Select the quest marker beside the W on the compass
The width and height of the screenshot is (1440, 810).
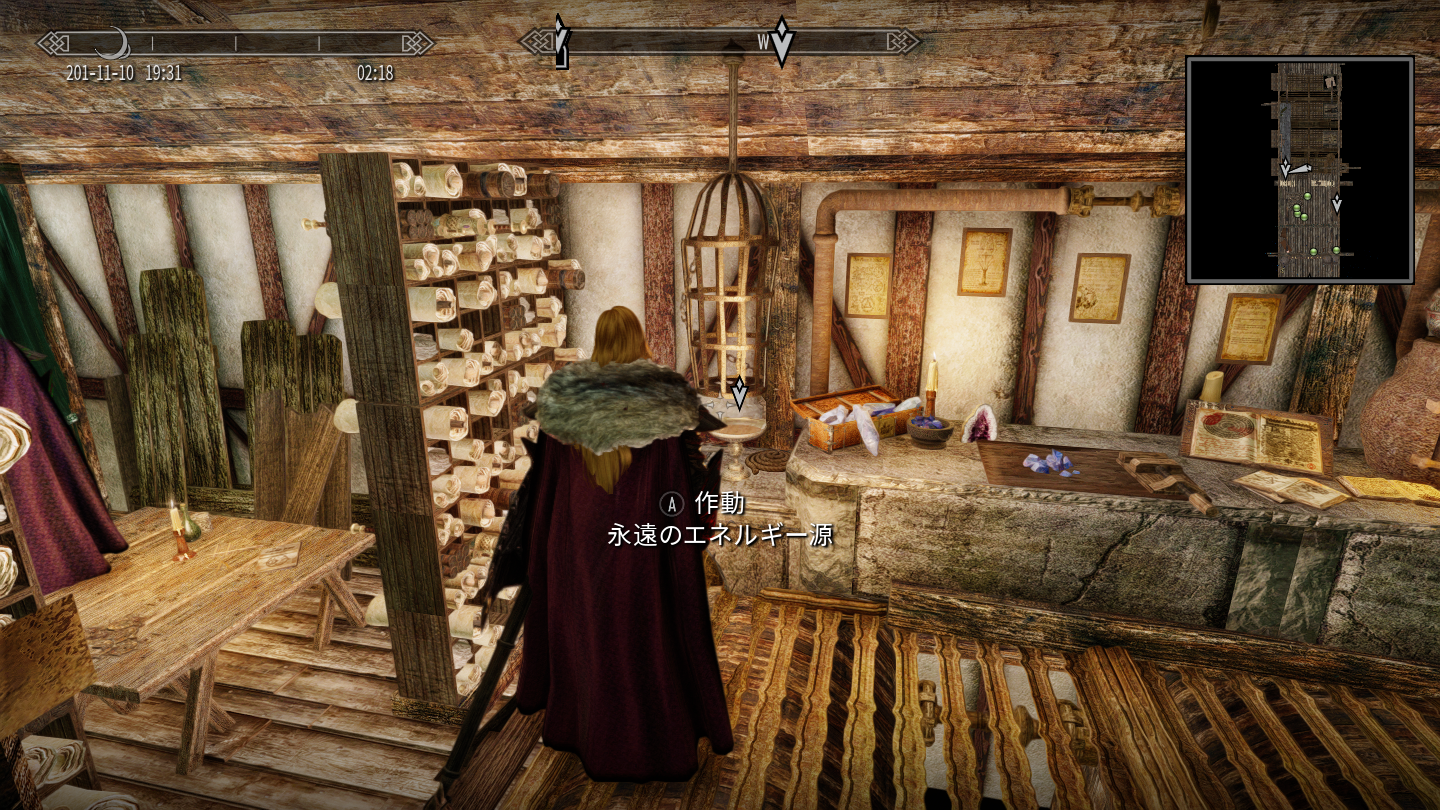coord(782,41)
